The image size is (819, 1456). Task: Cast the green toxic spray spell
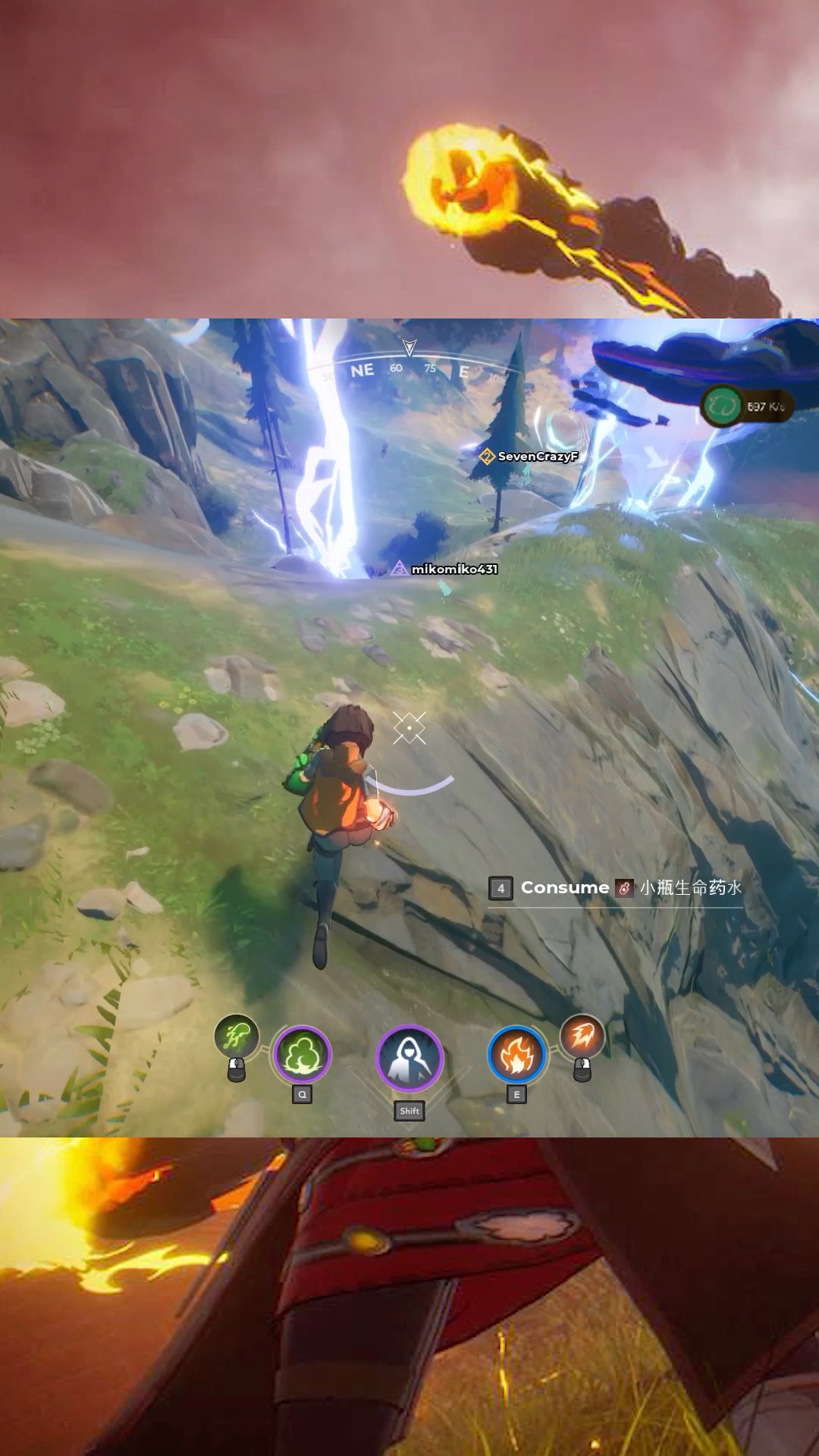click(x=237, y=1036)
